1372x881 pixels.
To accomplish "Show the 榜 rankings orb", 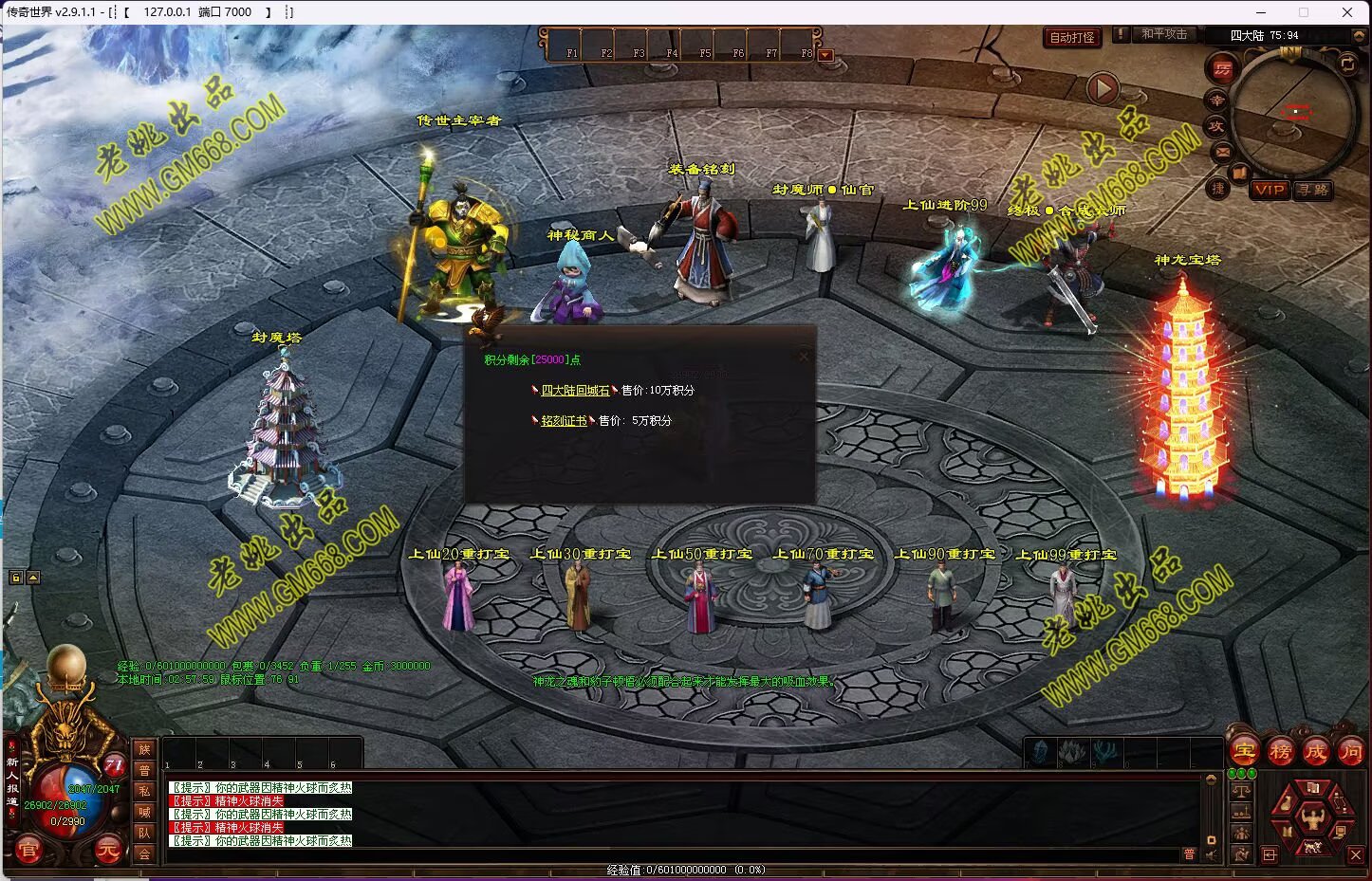I will [1280, 752].
